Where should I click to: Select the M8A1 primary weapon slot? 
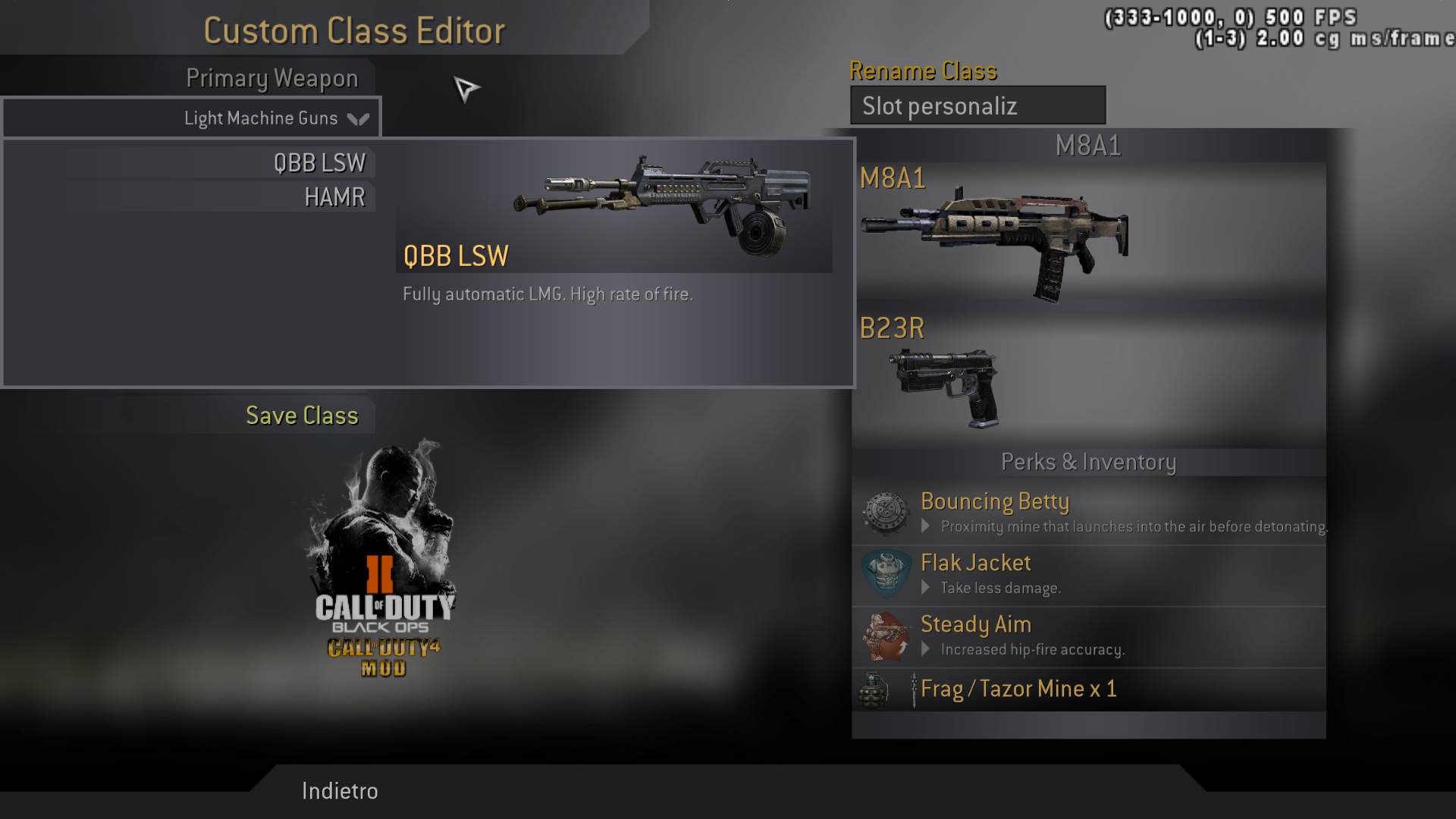pyautogui.click(x=995, y=237)
